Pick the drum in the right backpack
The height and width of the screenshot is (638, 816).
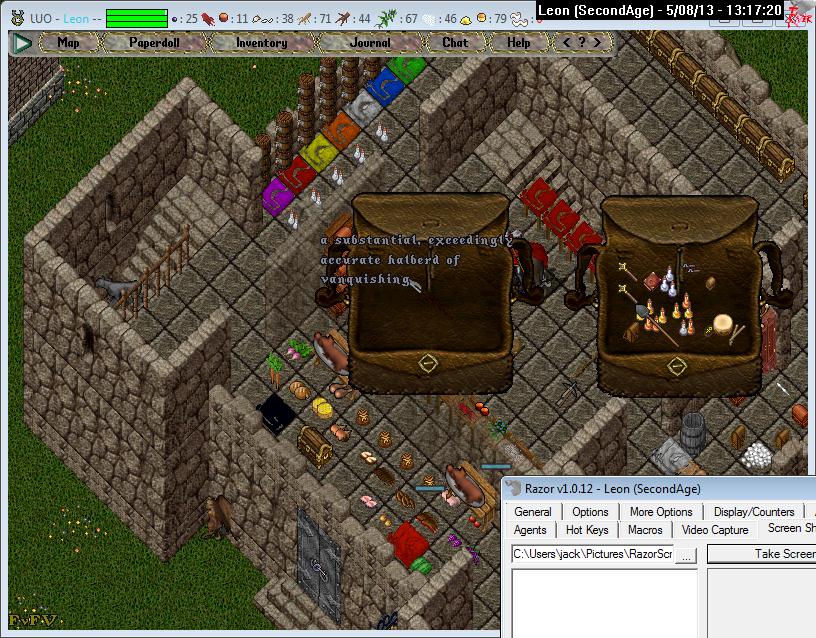[721, 325]
